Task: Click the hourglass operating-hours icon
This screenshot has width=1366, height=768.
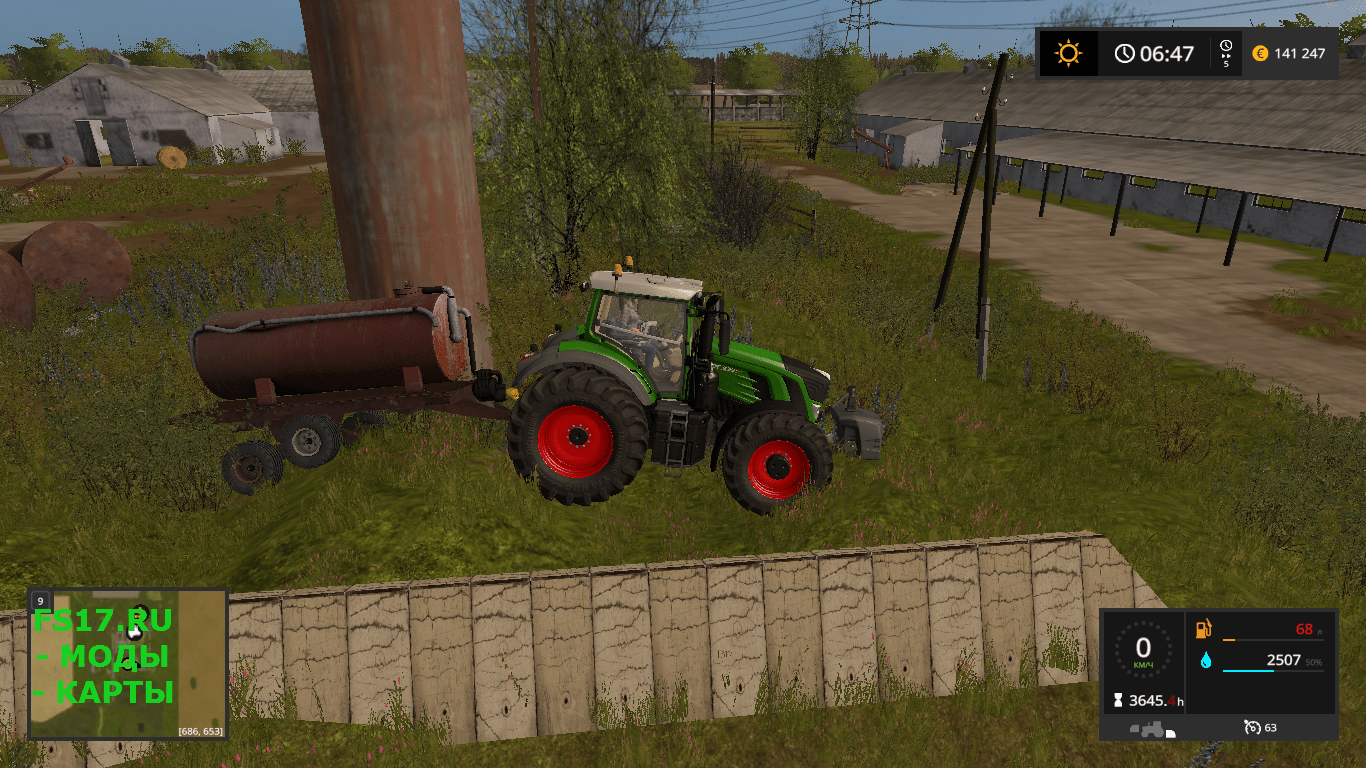Action: coord(1118,700)
